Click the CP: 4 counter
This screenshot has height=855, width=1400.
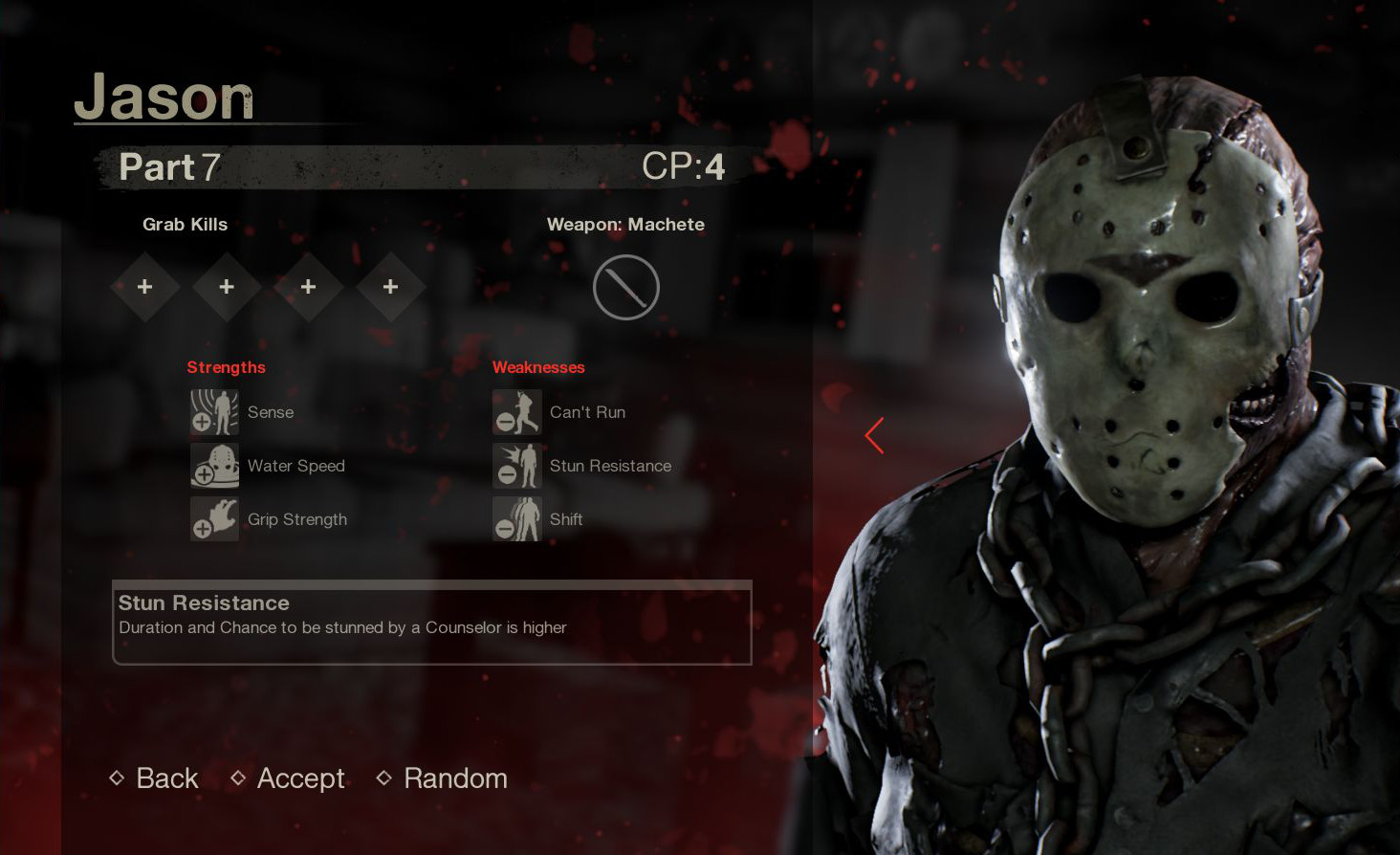(x=685, y=164)
